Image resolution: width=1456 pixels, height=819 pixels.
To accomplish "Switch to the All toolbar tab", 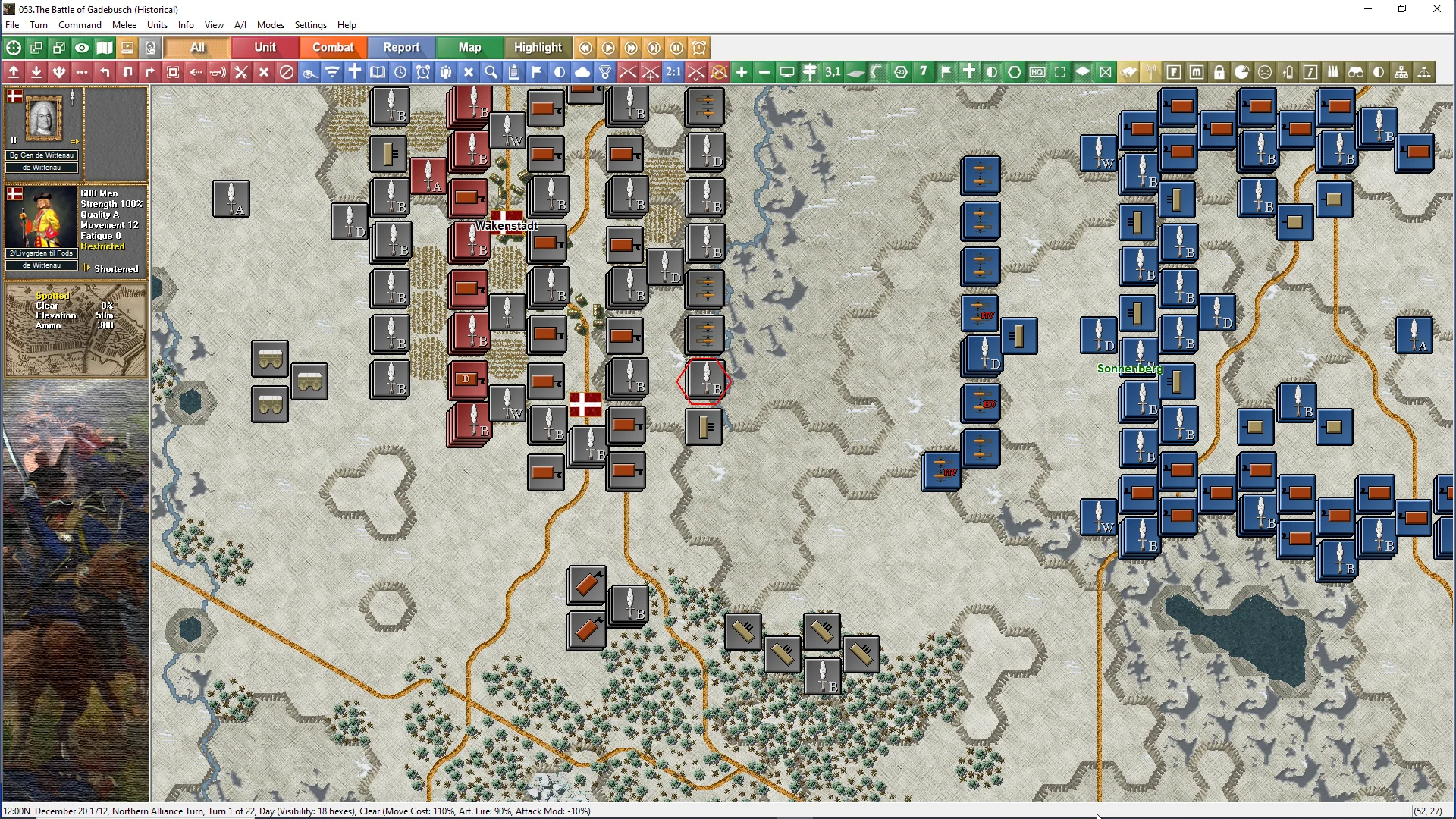I will (197, 48).
